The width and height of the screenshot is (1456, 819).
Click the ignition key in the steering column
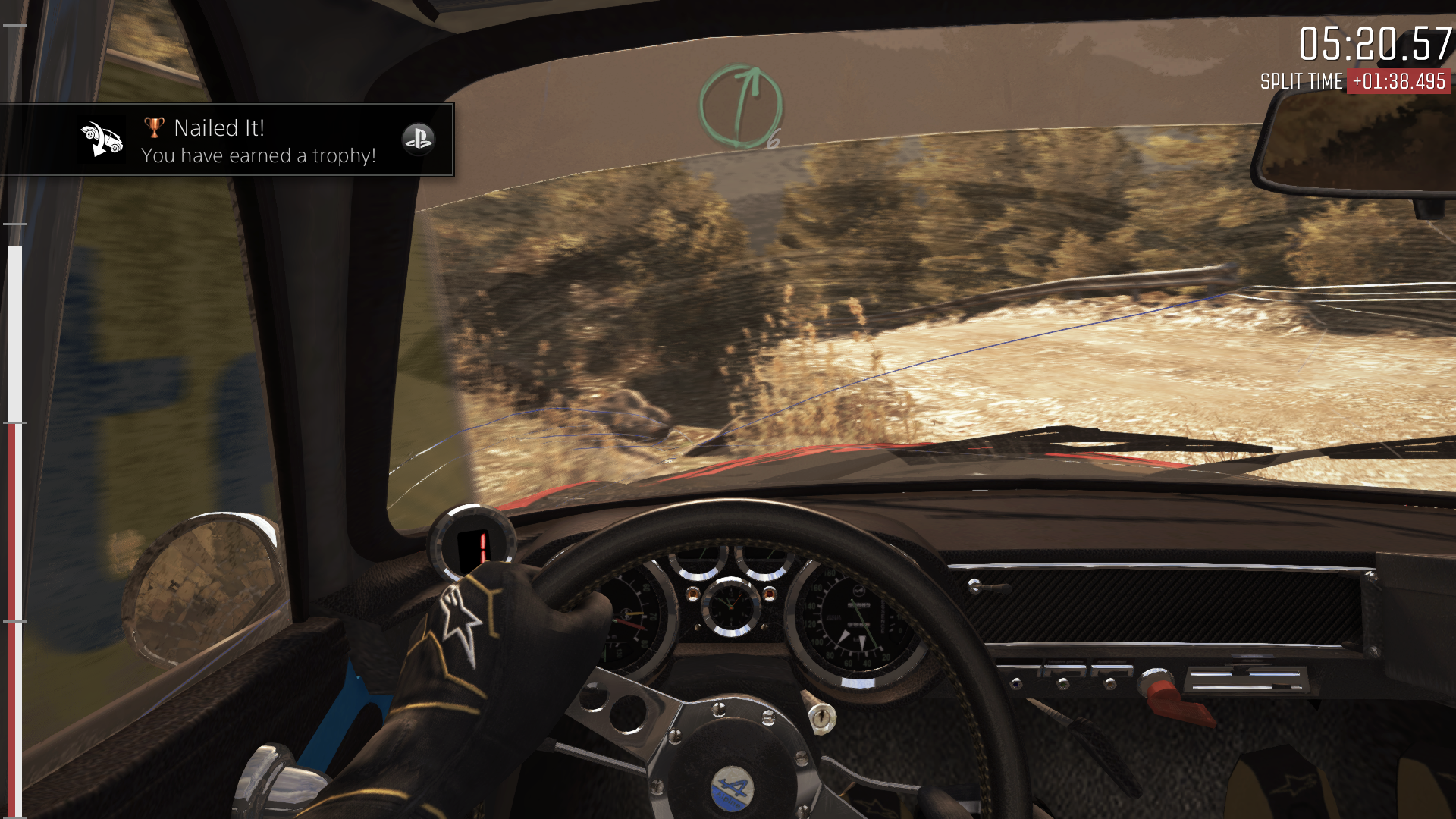[823, 717]
